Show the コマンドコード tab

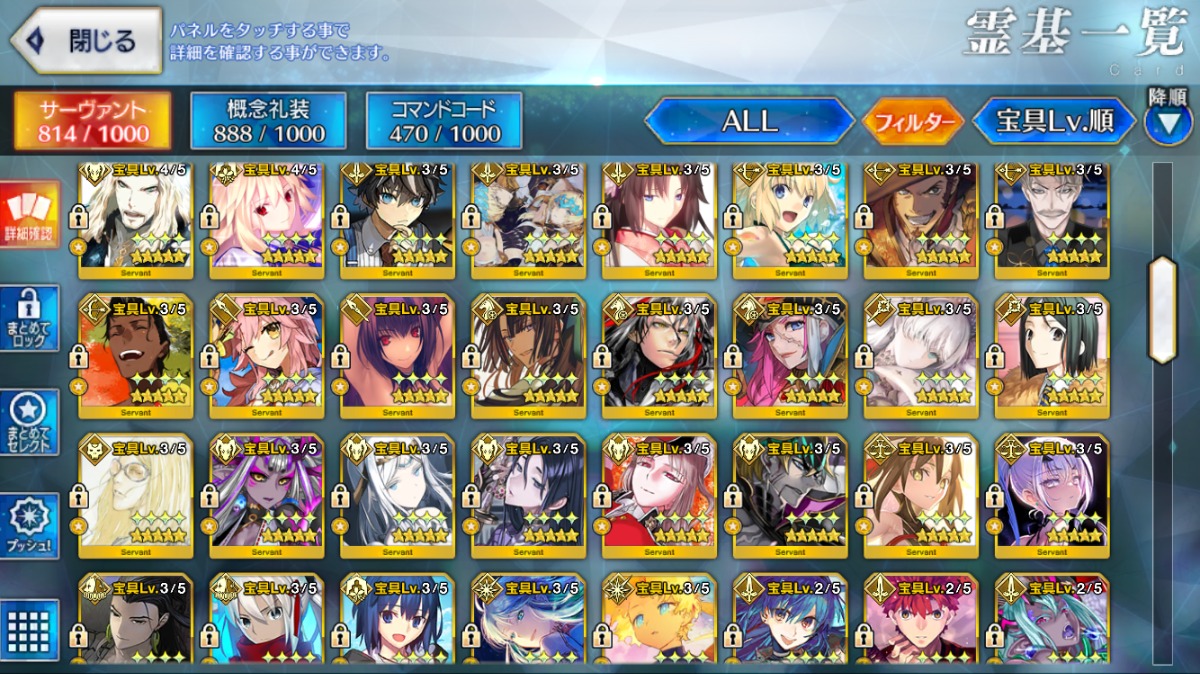[444, 121]
